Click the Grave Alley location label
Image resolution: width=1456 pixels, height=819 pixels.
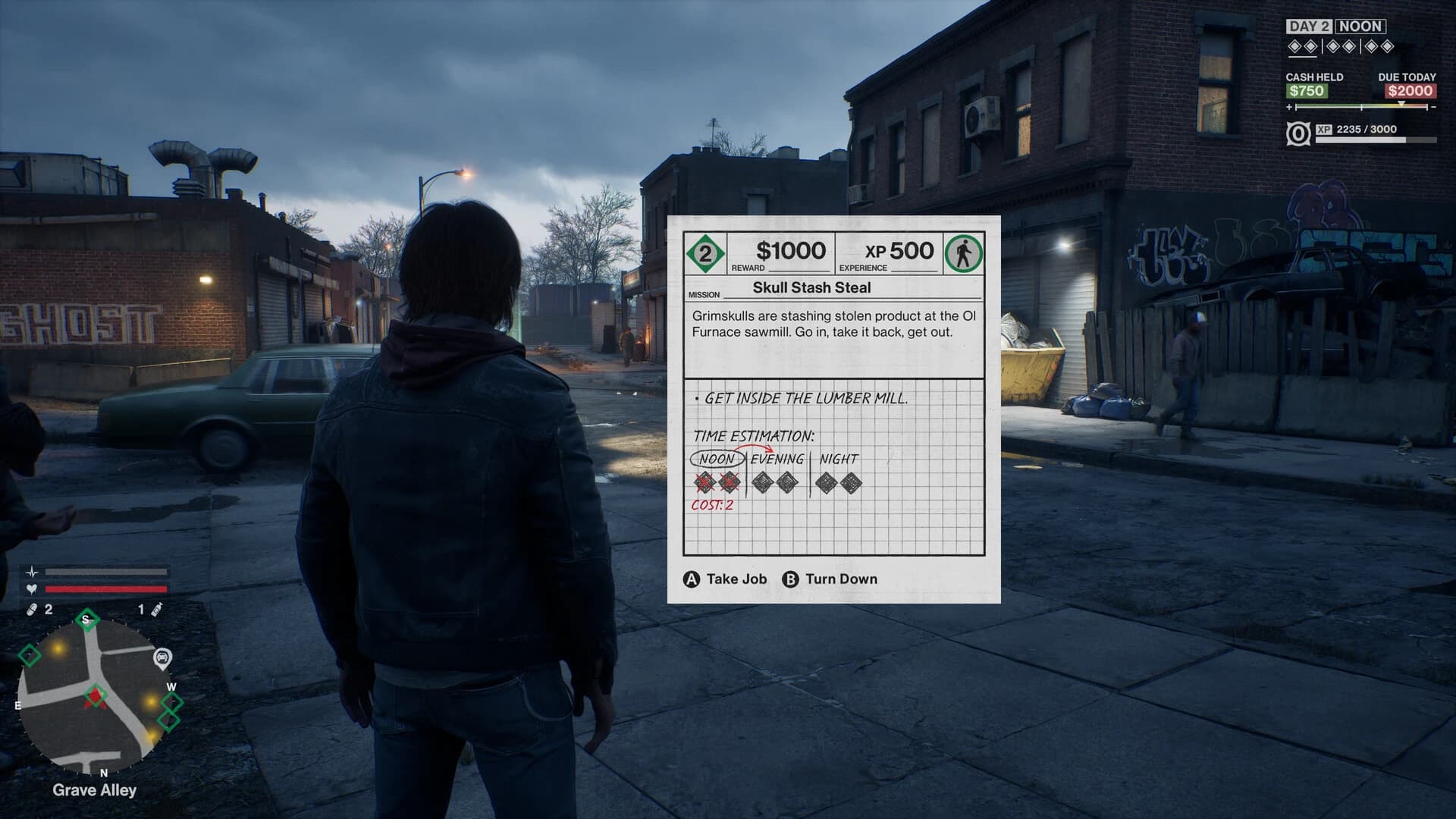[x=93, y=790]
